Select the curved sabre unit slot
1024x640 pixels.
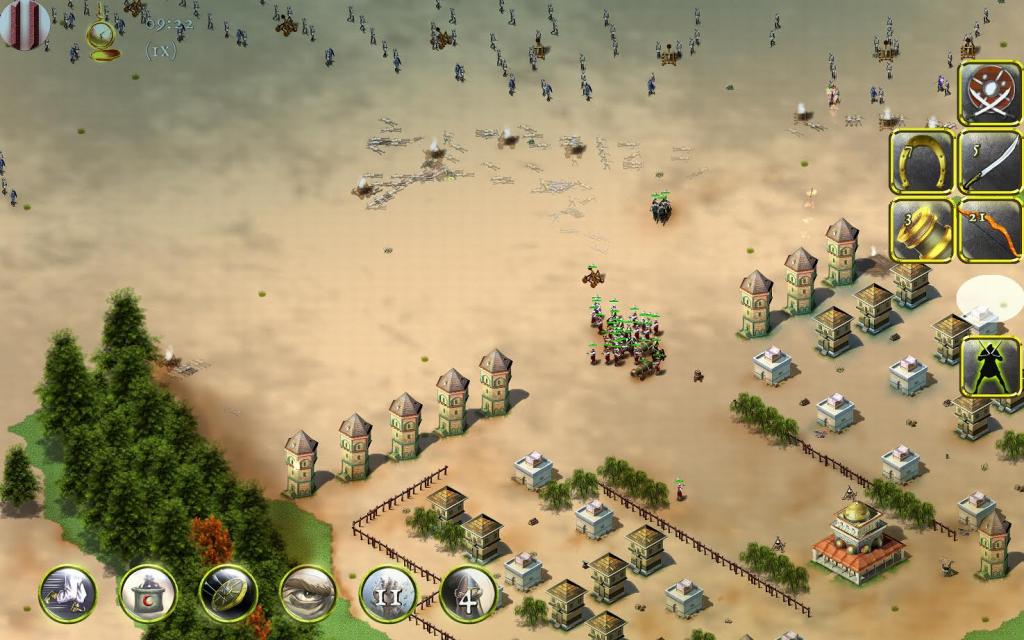tap(989, 161)
